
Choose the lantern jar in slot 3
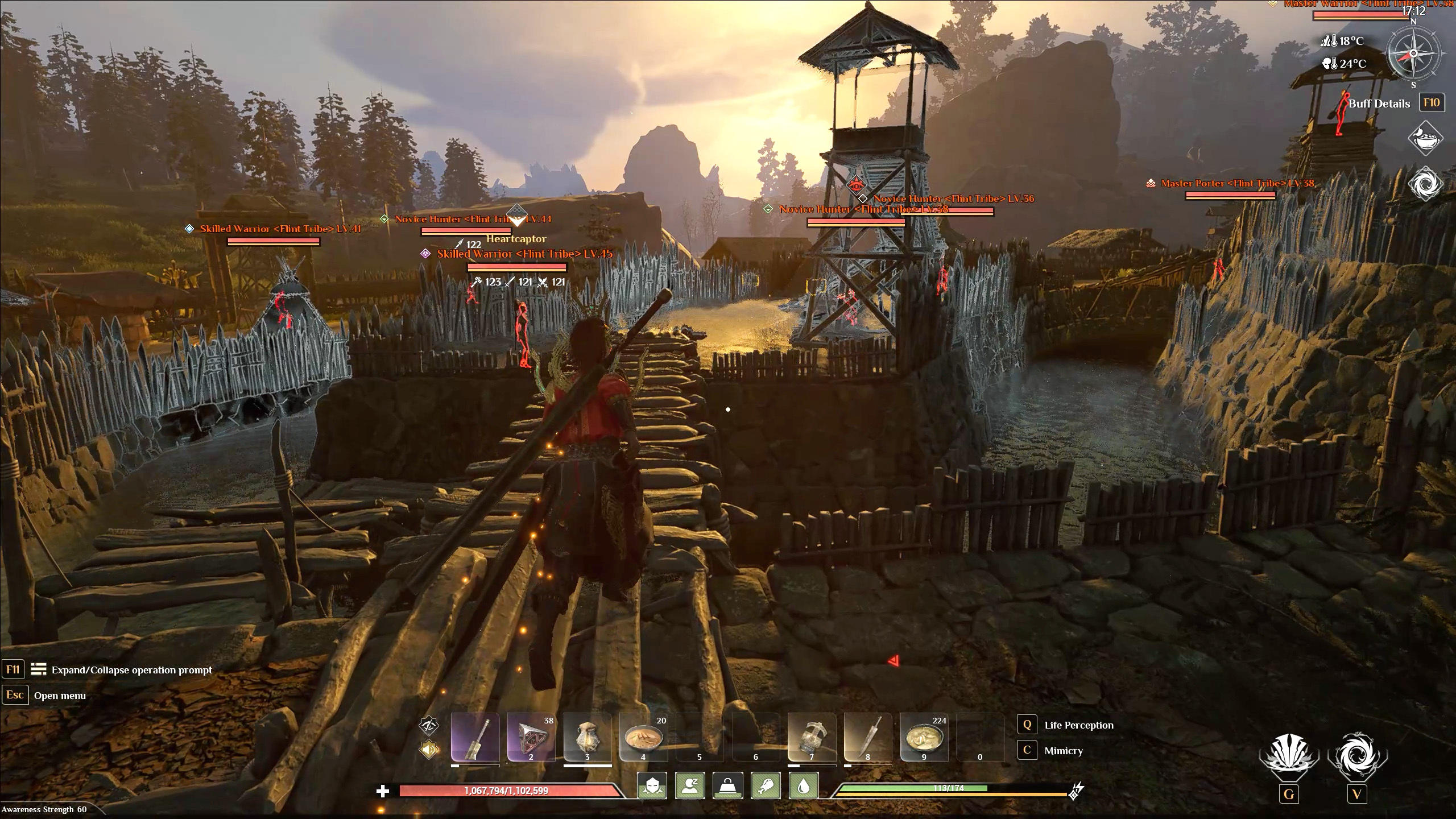[587, 737]
